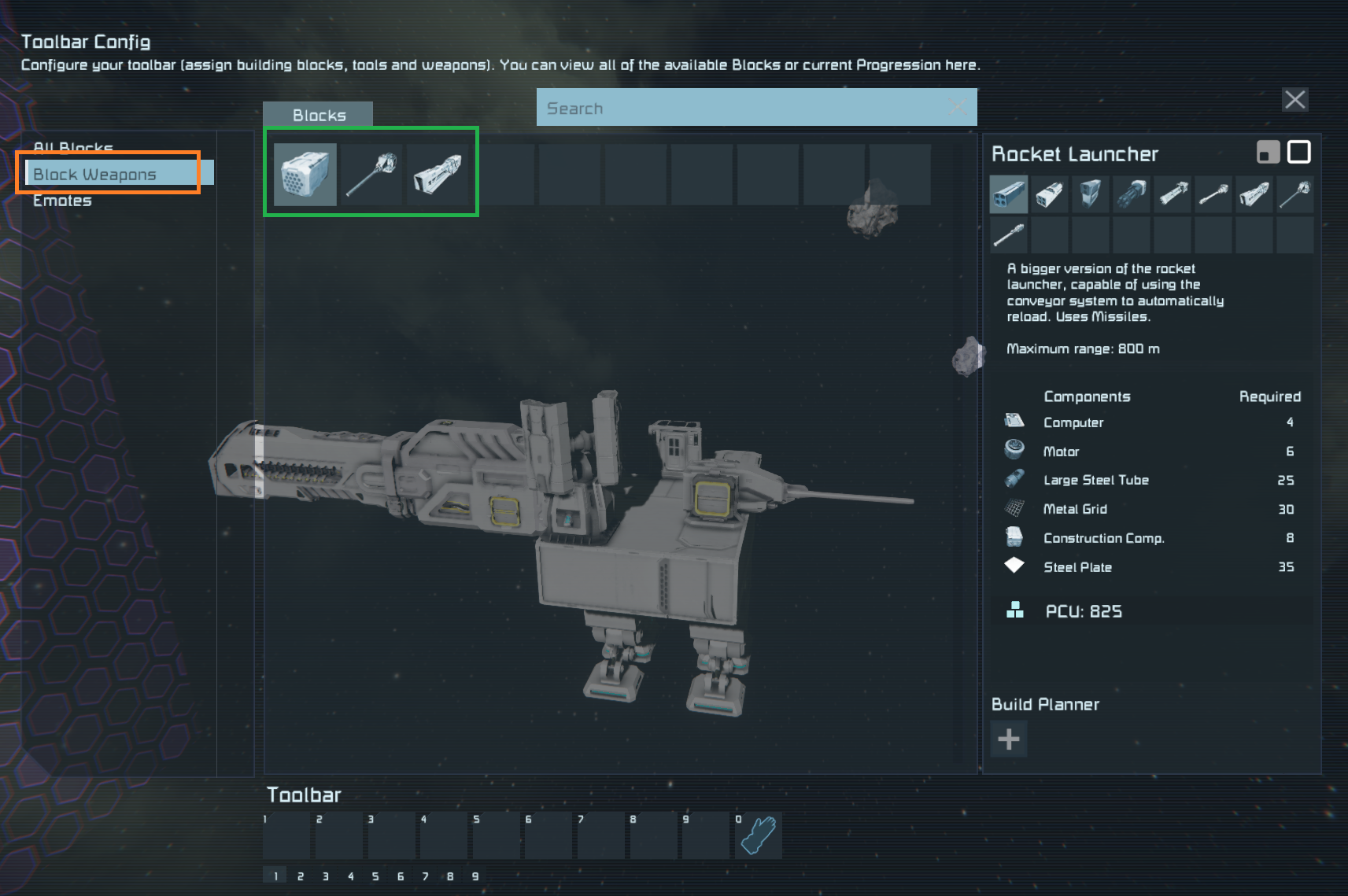Switch to toolbar page 2

300,876
